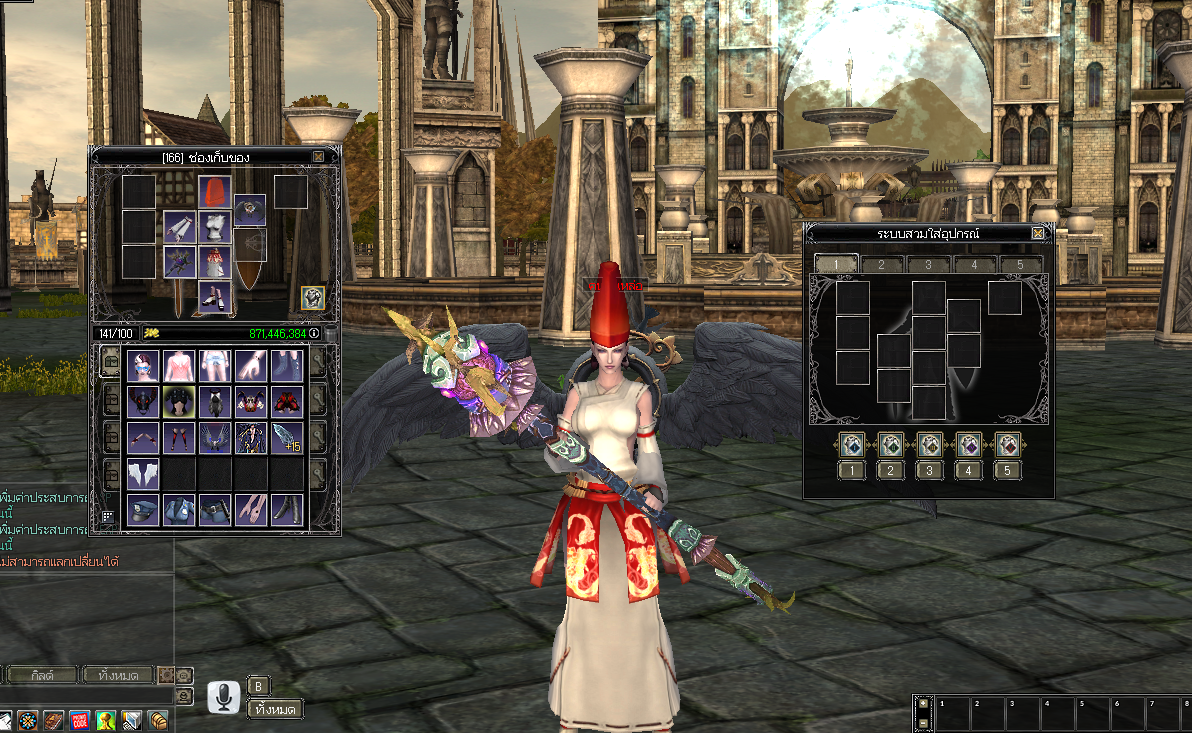Screen dimensions: 1192x733
Task: Click the white wings inventory item
Action: (144, 474)
